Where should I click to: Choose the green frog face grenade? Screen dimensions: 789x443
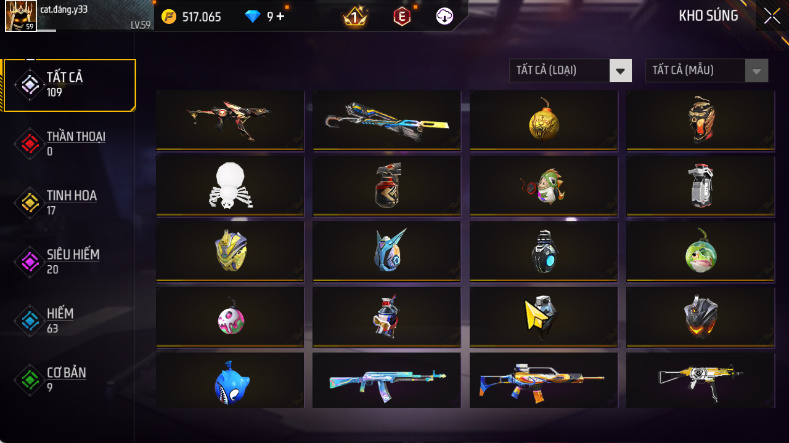click(x=700, y=252)
